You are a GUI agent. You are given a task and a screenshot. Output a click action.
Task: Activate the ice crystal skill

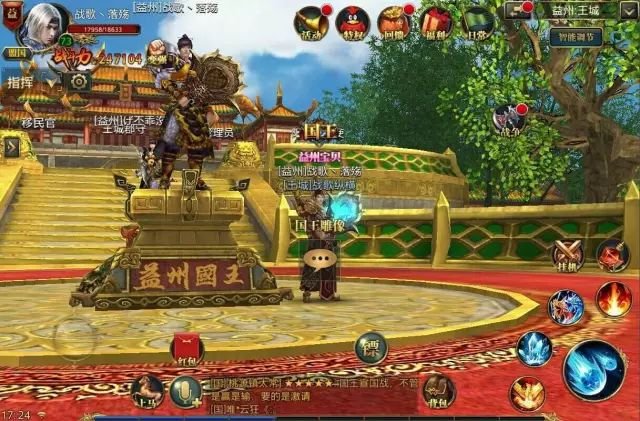point(534,348)
